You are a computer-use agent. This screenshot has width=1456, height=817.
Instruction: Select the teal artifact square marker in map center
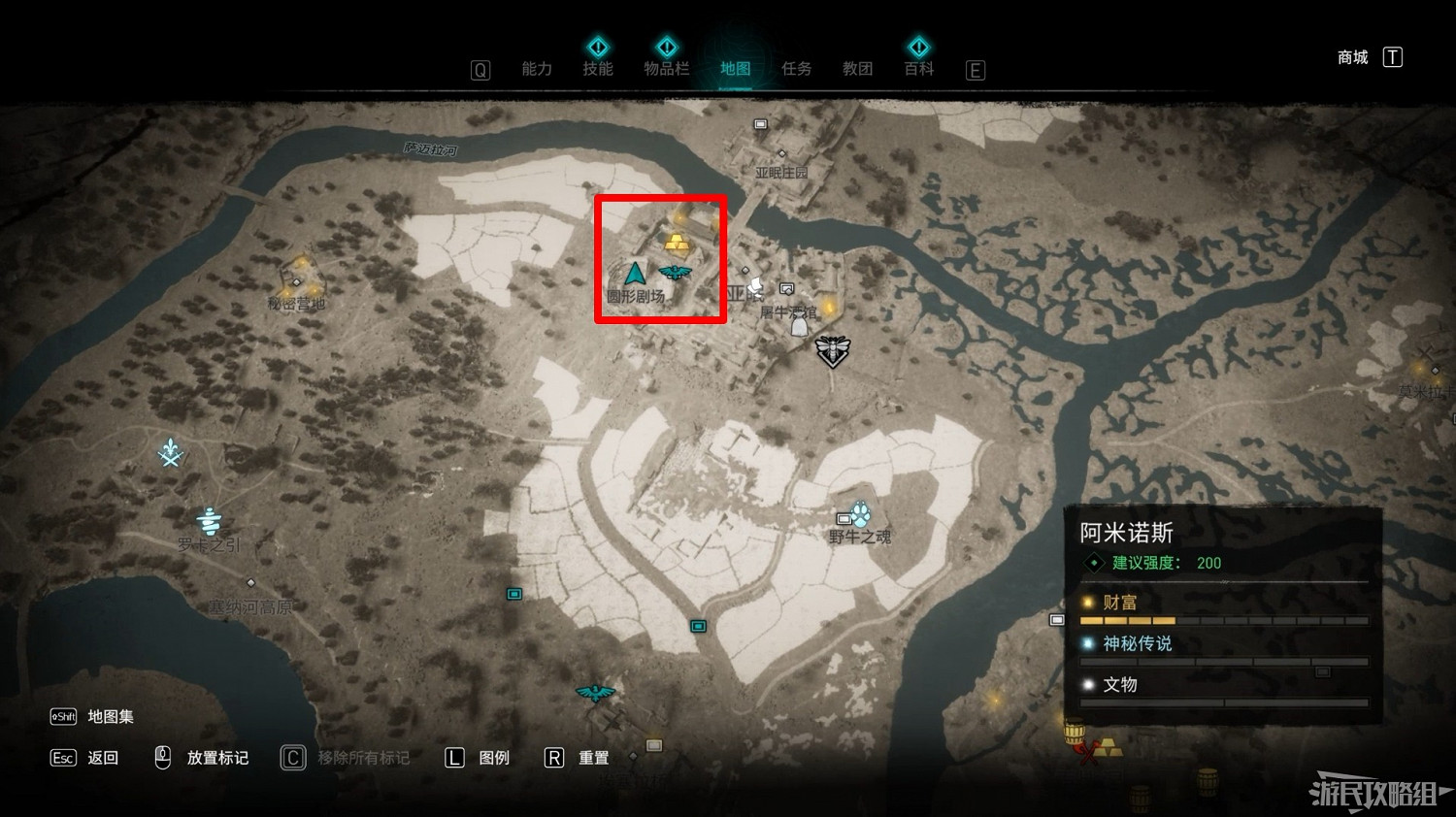(x=699, y=628)
